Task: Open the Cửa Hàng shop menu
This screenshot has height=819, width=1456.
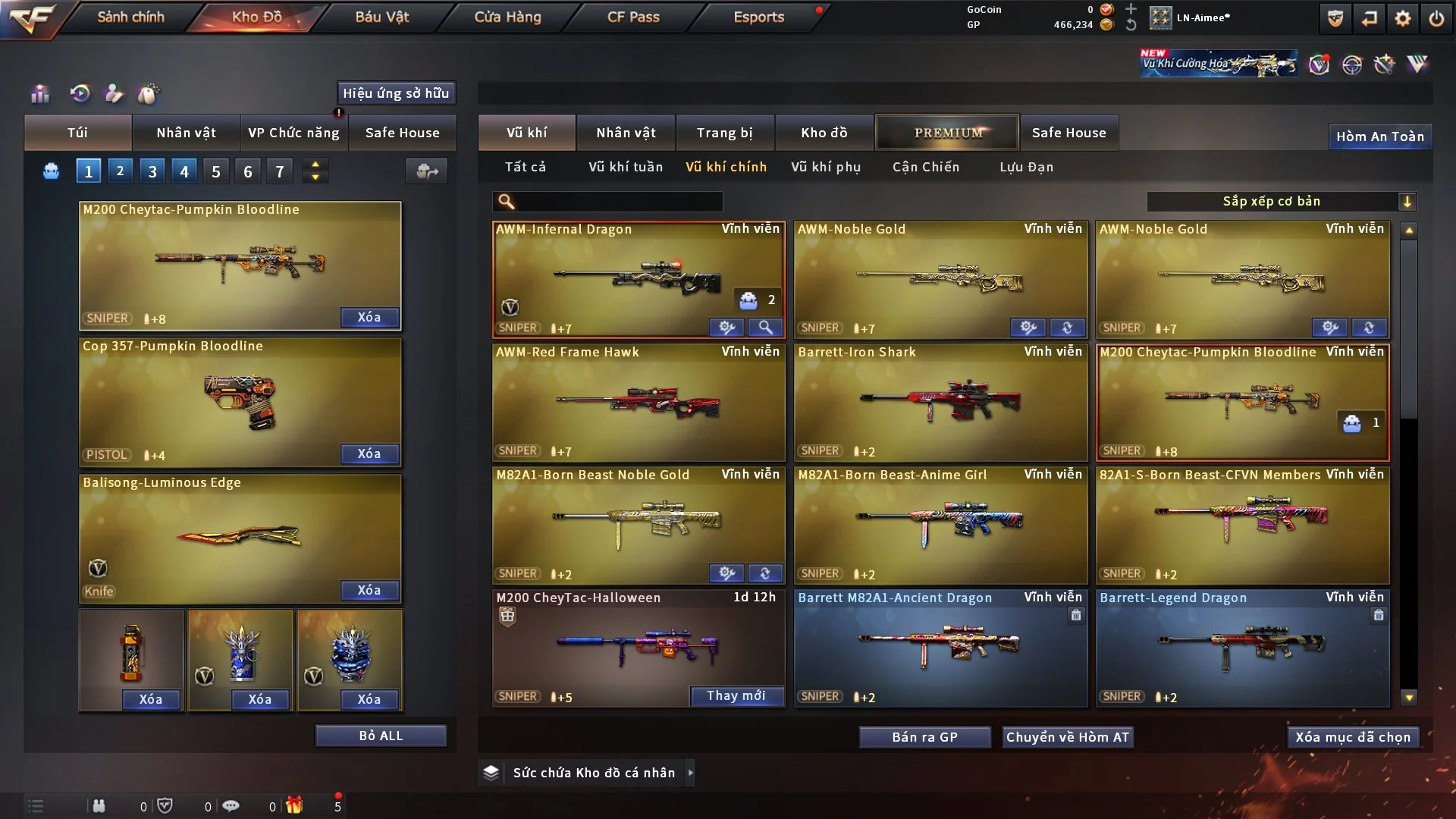Action: [507, 17]
